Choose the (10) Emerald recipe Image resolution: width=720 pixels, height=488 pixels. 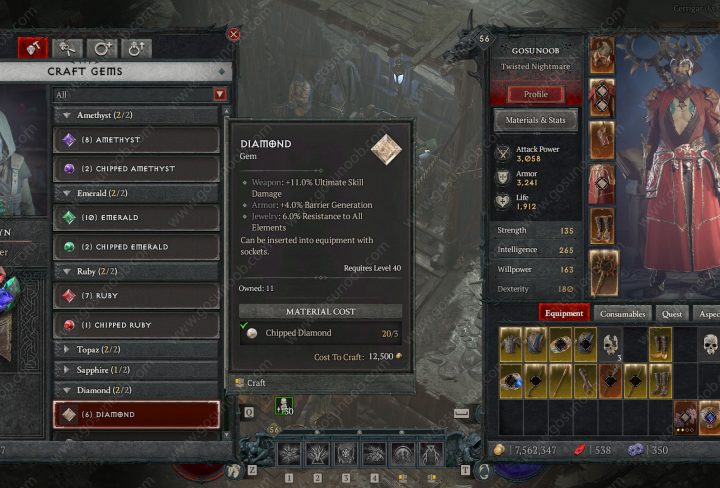(135, 217)
